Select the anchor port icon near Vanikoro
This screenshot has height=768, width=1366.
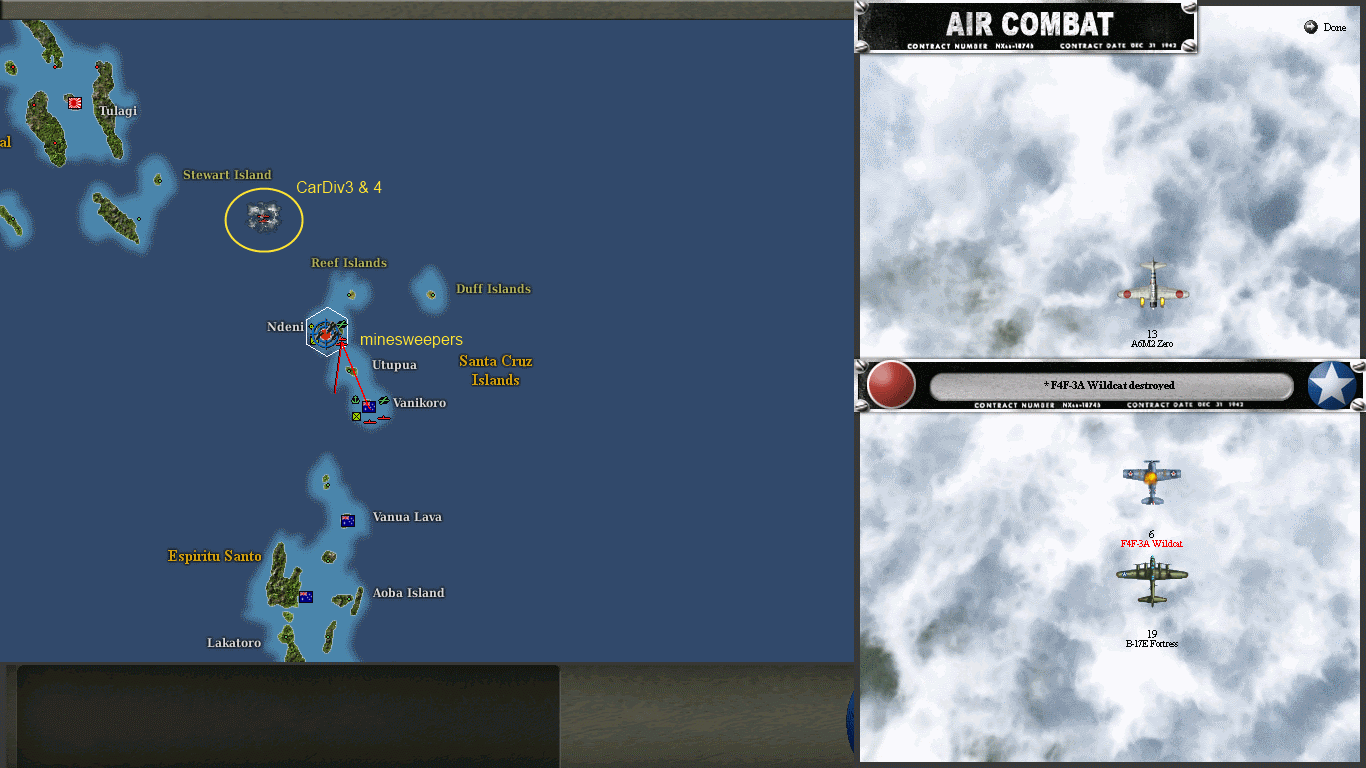coord(355,400)
